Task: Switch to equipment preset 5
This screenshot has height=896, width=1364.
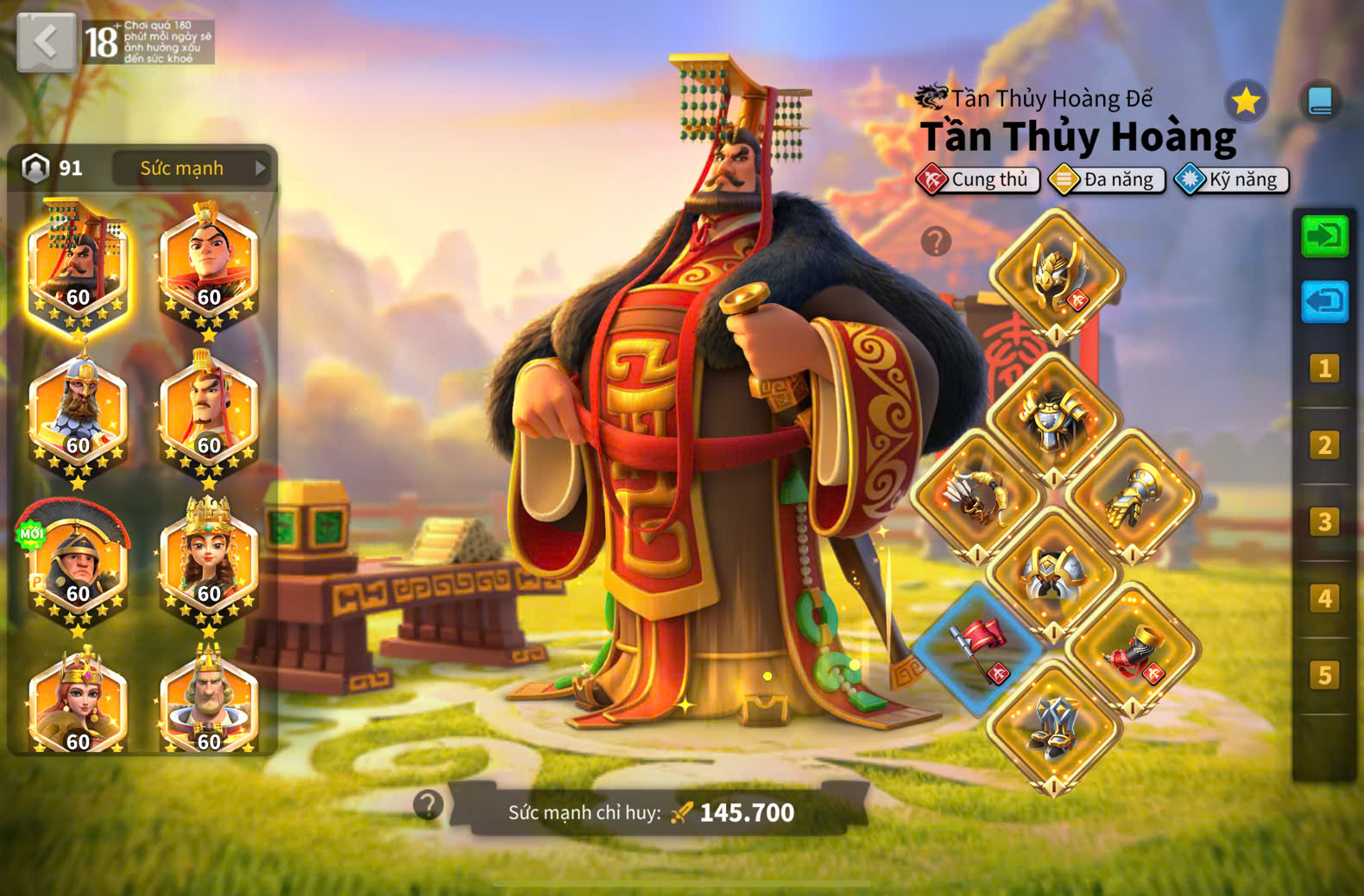Action: coord(1324,675)
